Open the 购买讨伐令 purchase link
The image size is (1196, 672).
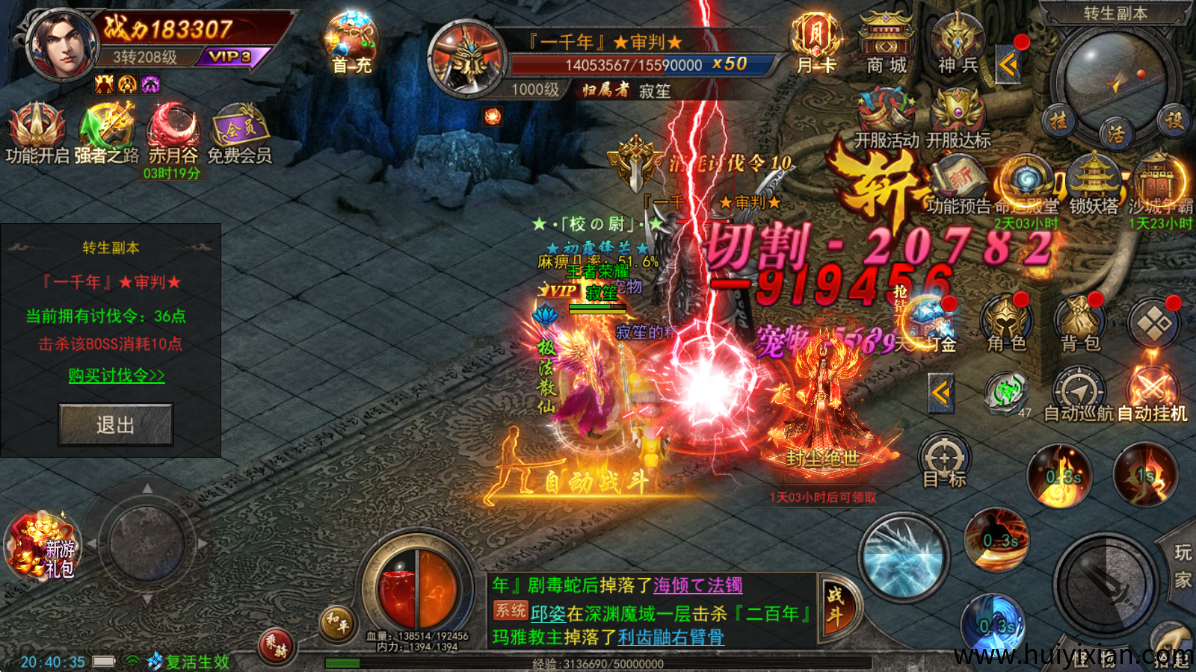(x=117, y=375)
